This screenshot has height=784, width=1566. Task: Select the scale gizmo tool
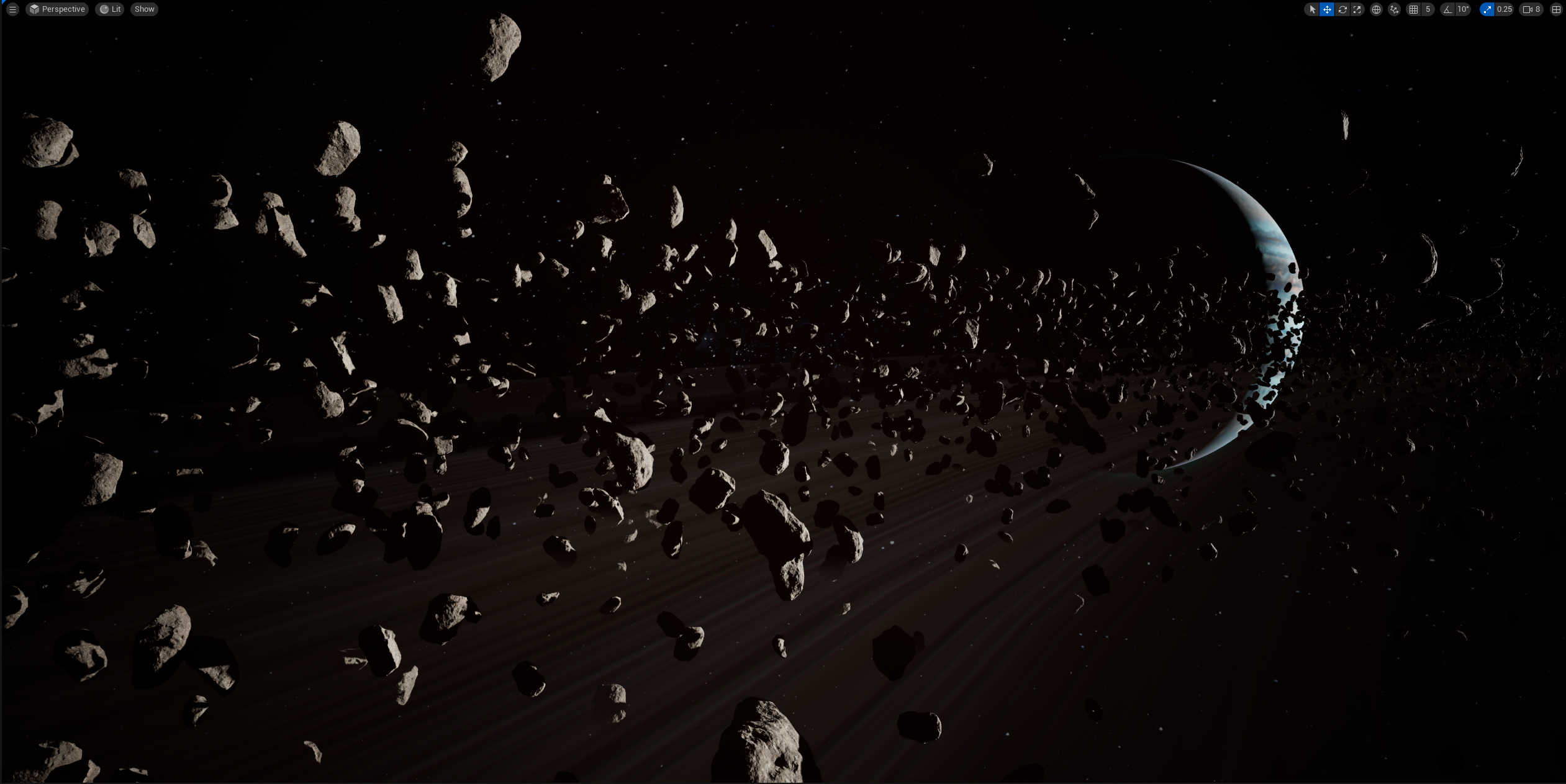1357,9
